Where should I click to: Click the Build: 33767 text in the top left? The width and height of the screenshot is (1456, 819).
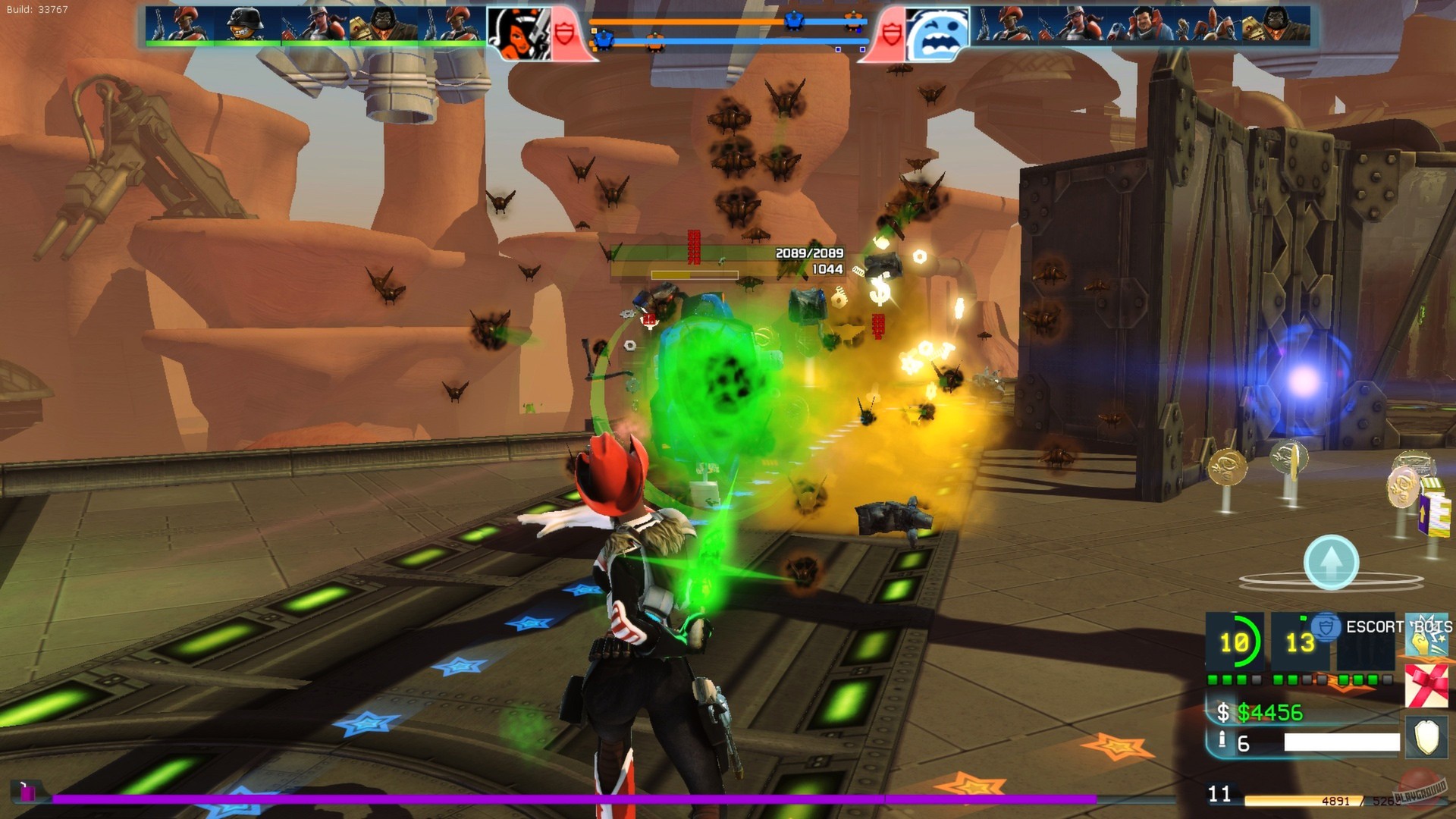tap(36, 8)
